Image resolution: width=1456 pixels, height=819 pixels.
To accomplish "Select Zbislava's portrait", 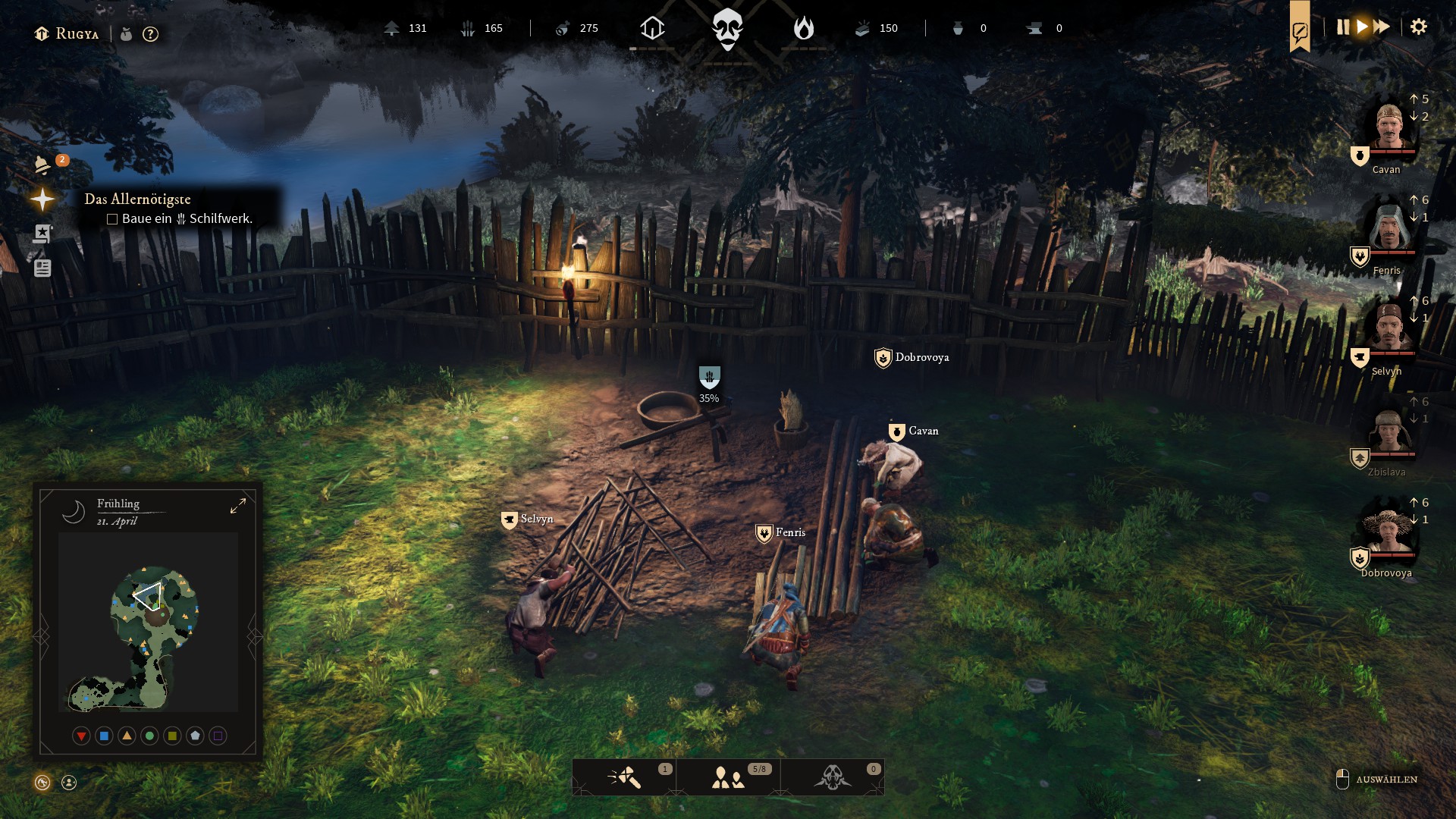I will [1389, 430].
